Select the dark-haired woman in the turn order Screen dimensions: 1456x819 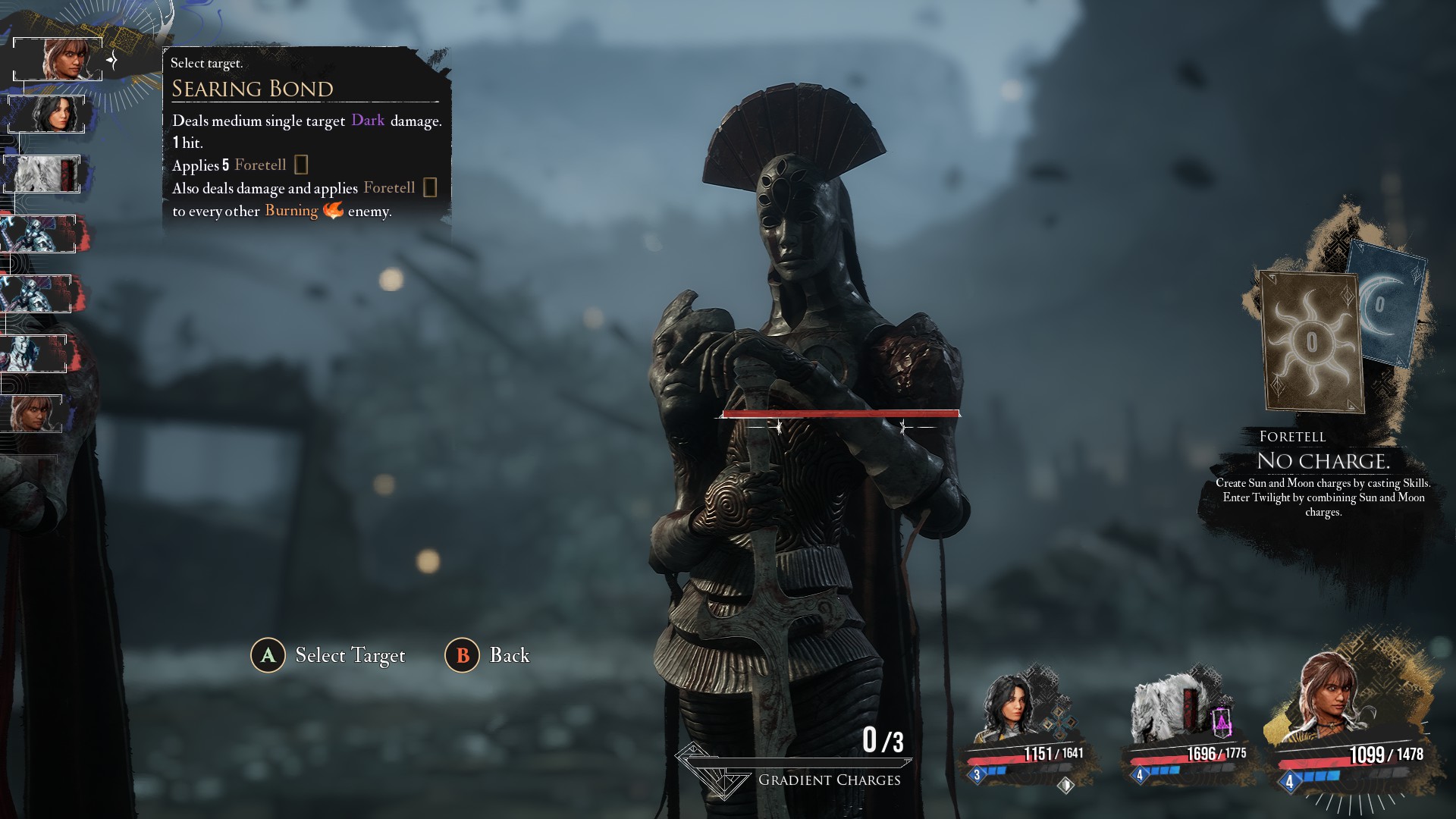click(49, 114)
